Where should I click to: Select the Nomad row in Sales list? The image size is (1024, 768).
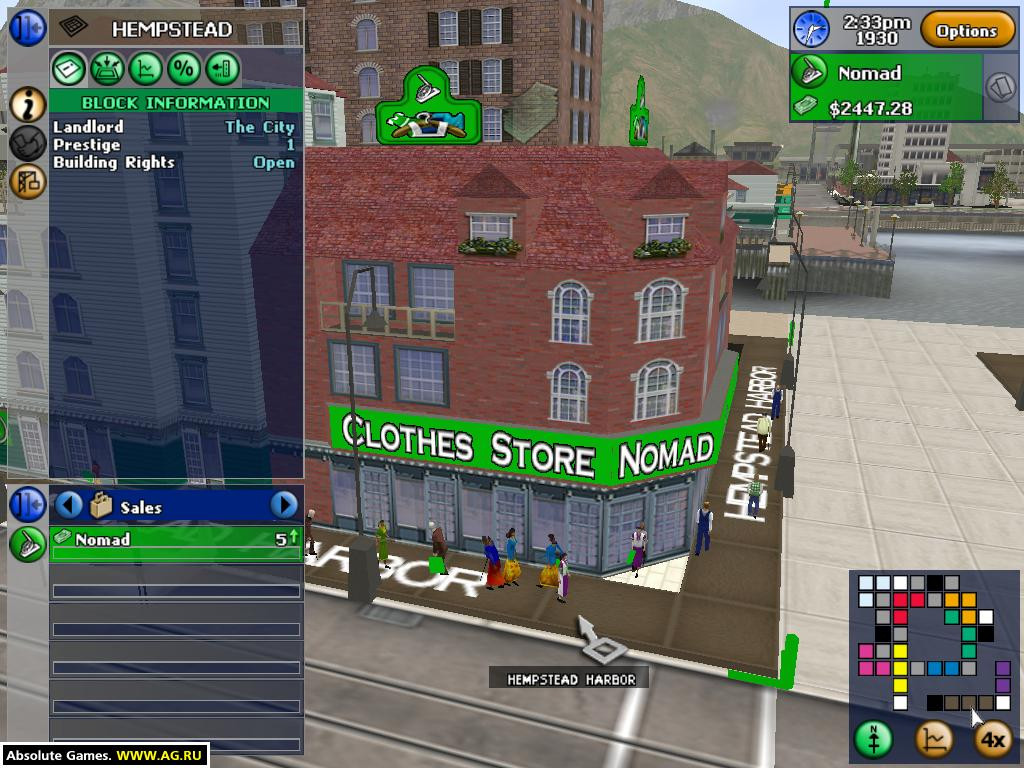176,540
